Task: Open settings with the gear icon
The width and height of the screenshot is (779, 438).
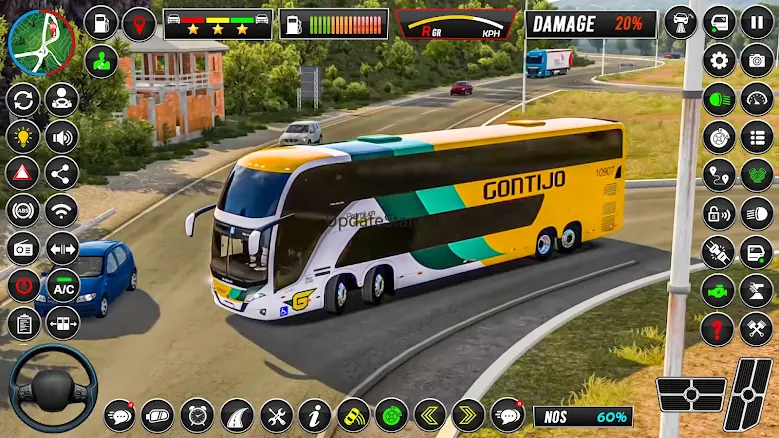Action: (x=719, y=60)
